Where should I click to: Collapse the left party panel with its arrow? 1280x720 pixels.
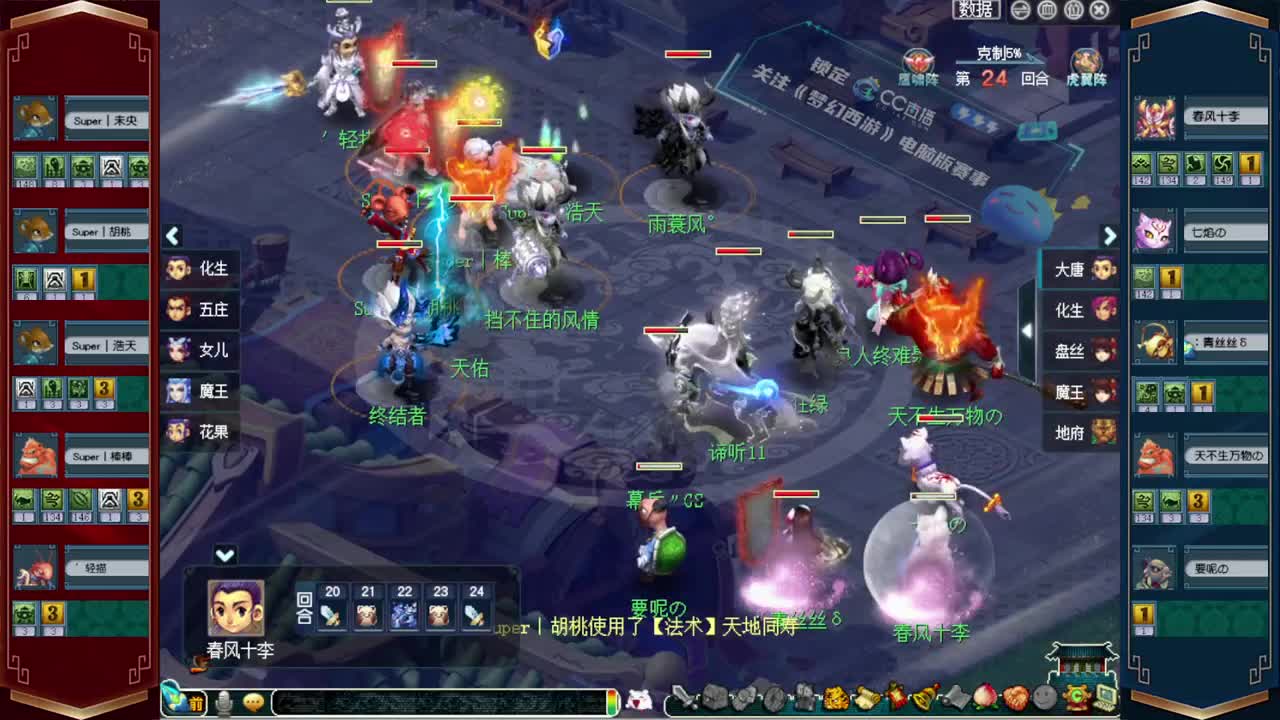tap(172, 236)
